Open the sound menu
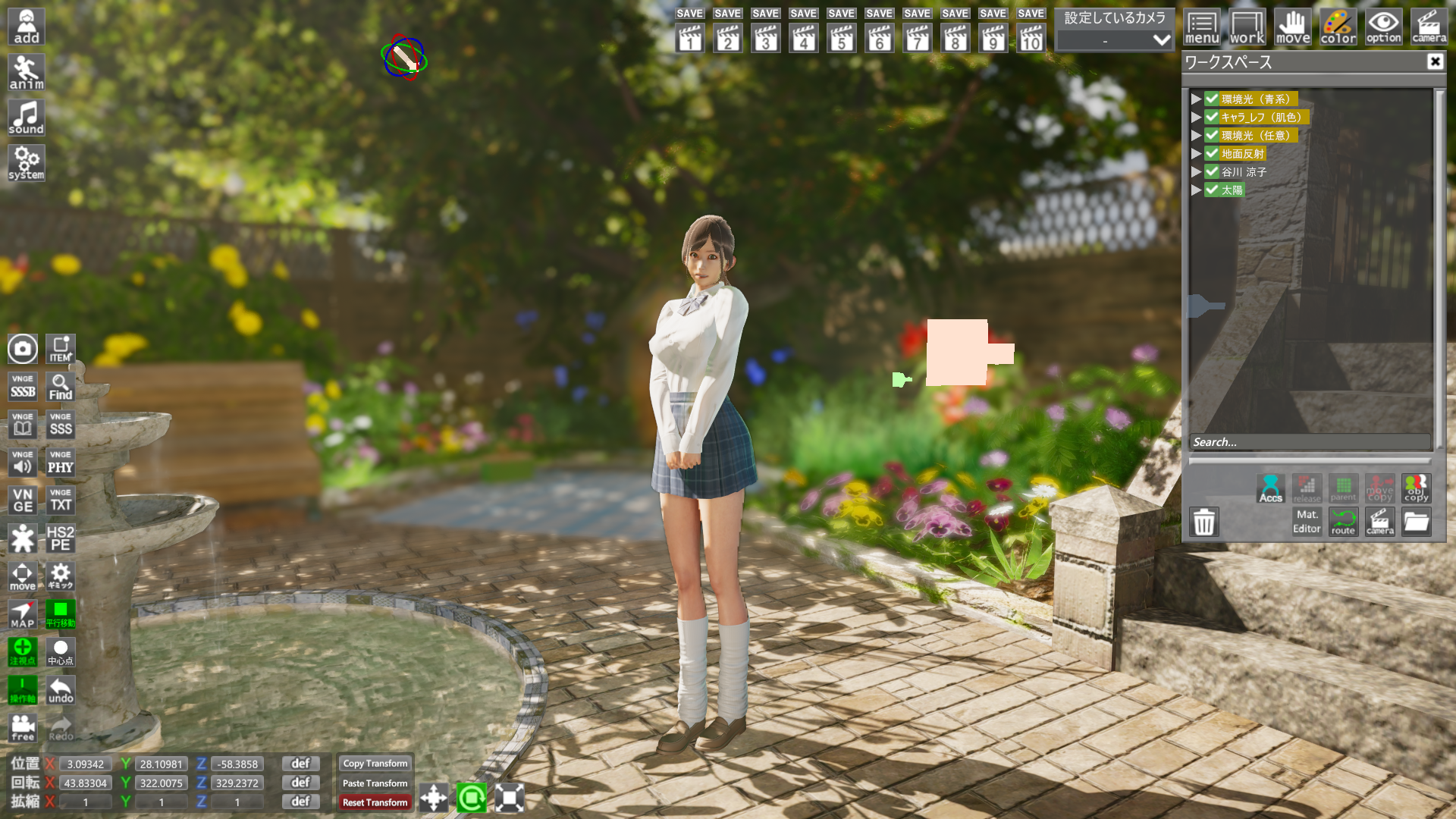This screenshot has width=1456, height=819. (27, 118)
